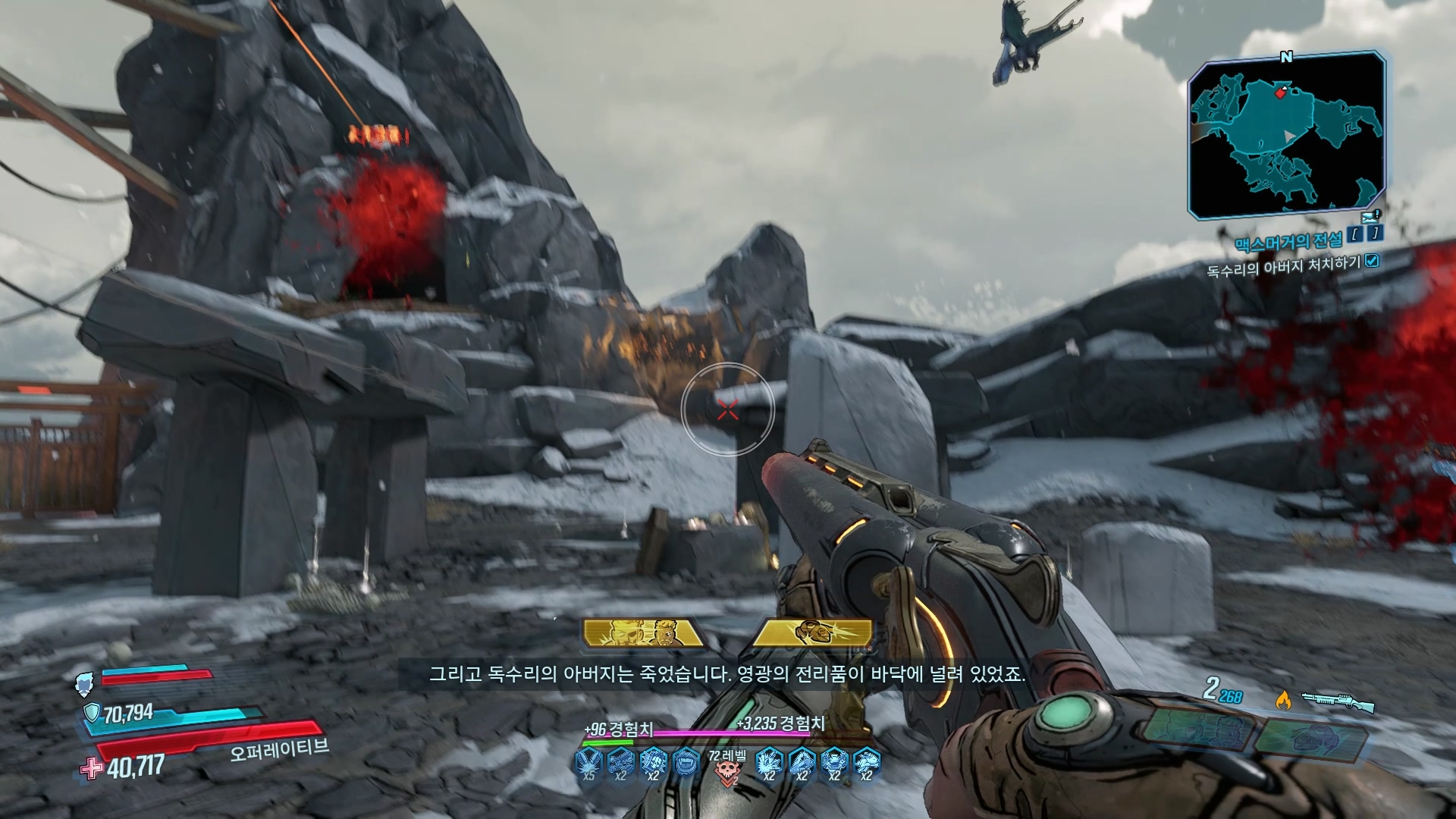
Task: Click the shield icon beside 70,794
Action: pos(92,713)
